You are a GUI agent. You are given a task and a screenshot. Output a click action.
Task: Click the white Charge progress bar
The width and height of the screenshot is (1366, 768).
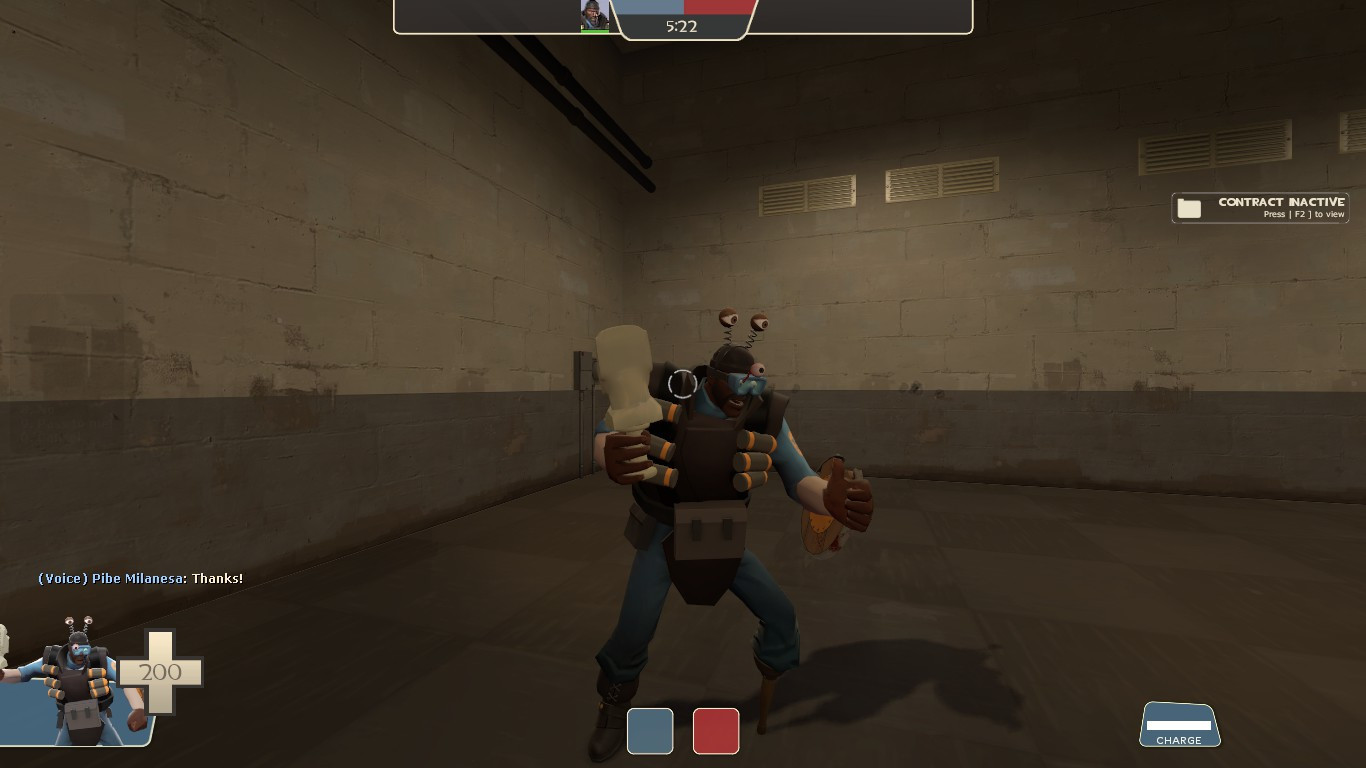tap(1179, 724)
